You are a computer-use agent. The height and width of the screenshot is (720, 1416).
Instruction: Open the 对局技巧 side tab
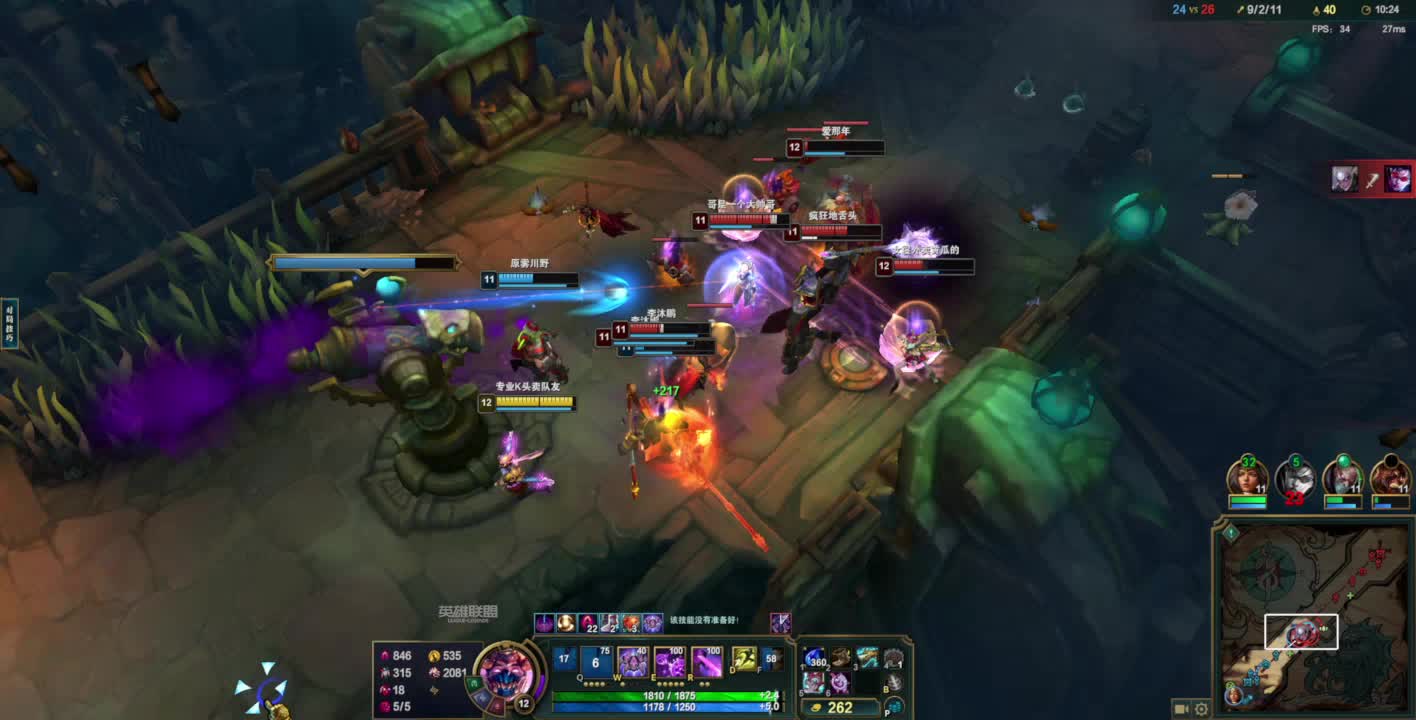coord(9,323)
